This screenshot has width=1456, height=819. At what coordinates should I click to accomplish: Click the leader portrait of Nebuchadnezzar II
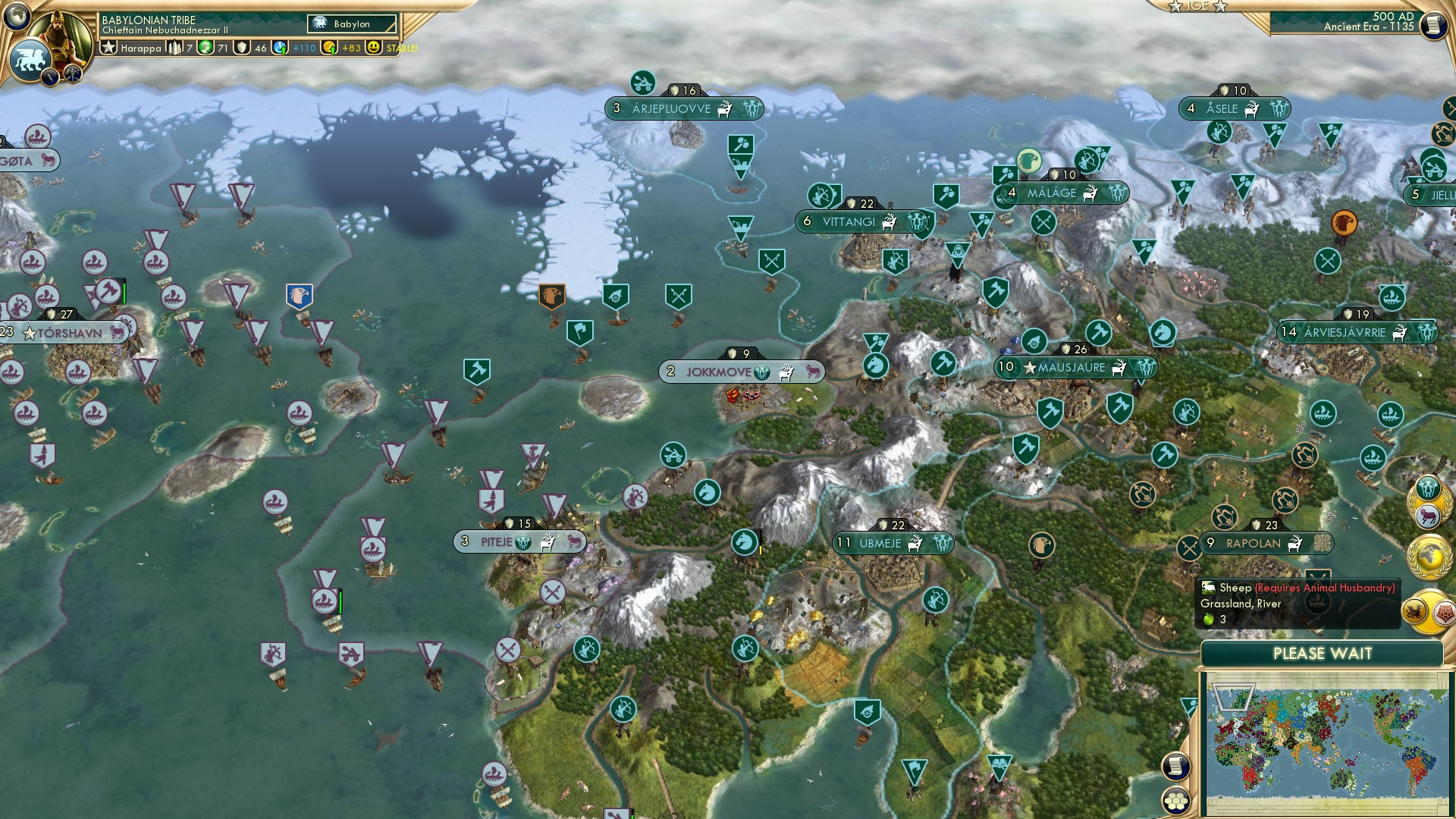coord(61,36)
